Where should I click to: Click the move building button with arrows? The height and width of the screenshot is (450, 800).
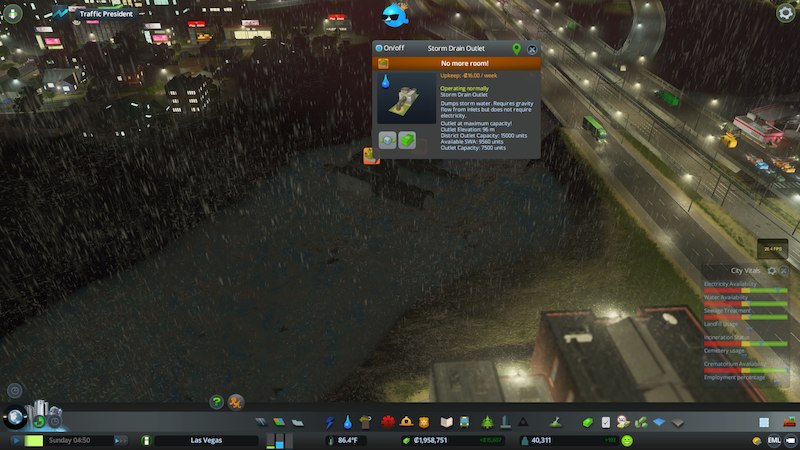click(x=388, y=140)
